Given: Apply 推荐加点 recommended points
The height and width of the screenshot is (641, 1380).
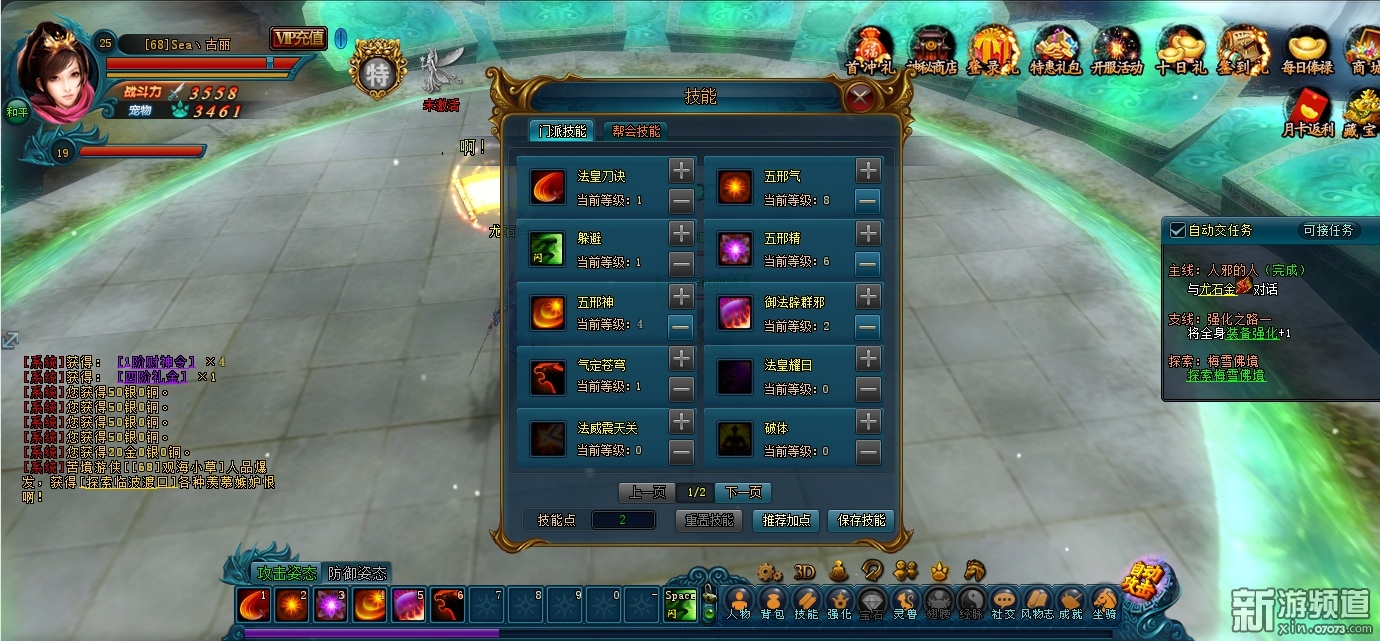Looking at the screenshot, I should (x=789, y=520).
